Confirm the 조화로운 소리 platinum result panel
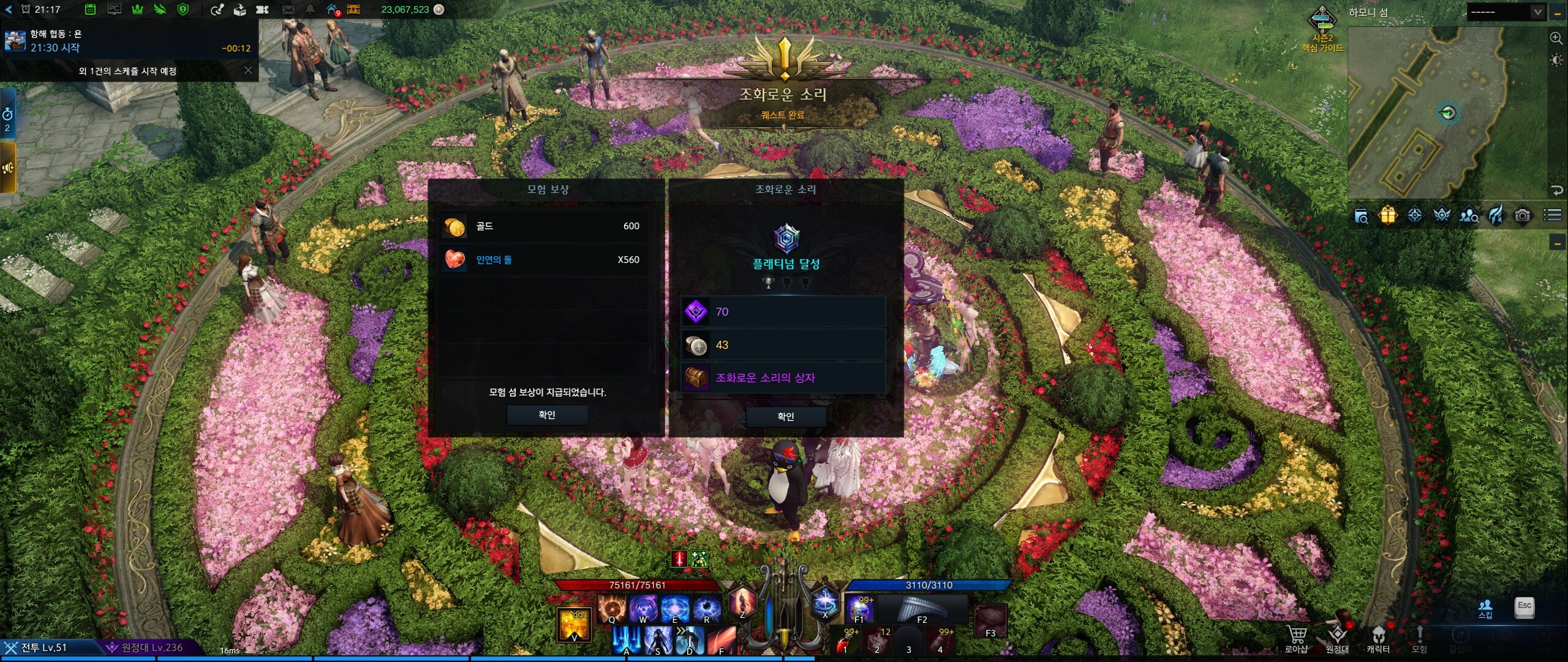 click(785, 417)
